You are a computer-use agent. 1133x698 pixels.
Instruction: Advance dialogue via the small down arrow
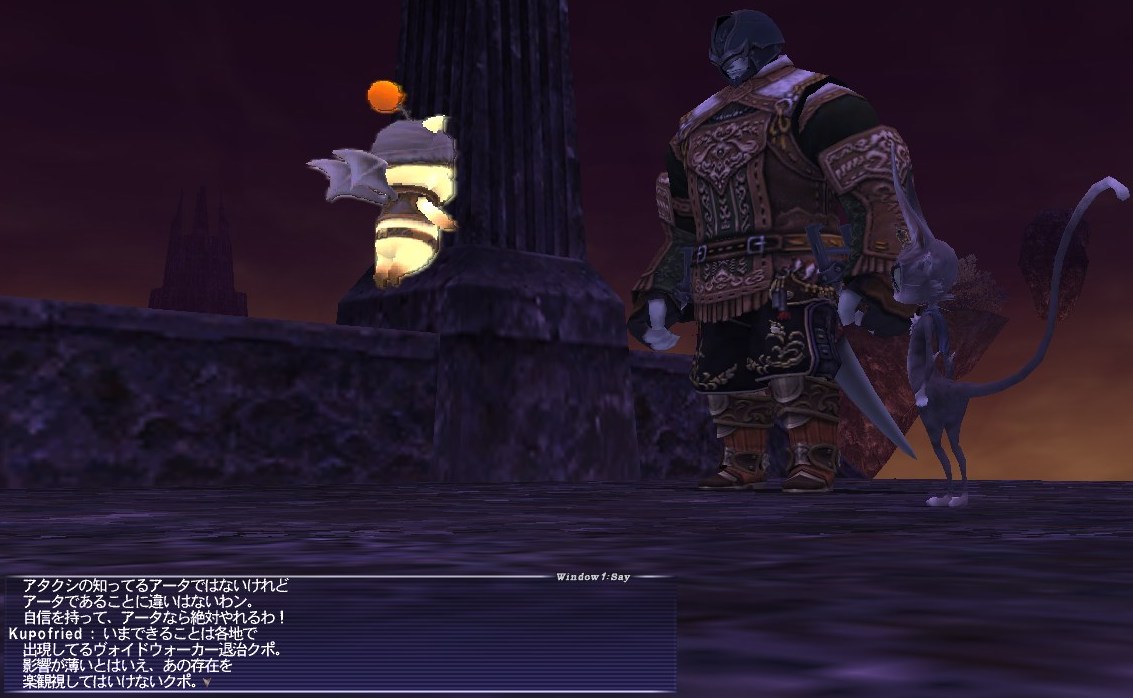coord(206,682)
